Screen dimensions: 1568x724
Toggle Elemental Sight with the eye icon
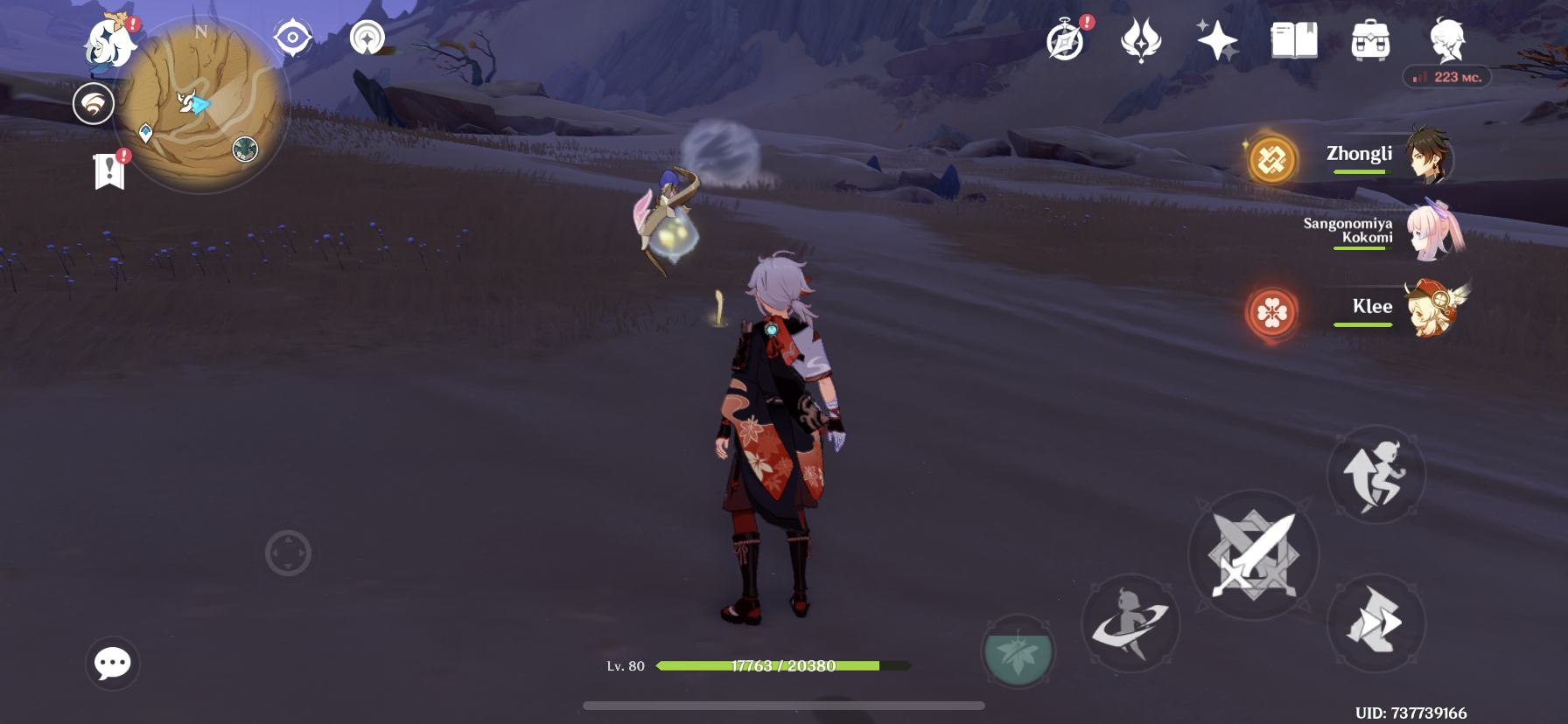292,37
